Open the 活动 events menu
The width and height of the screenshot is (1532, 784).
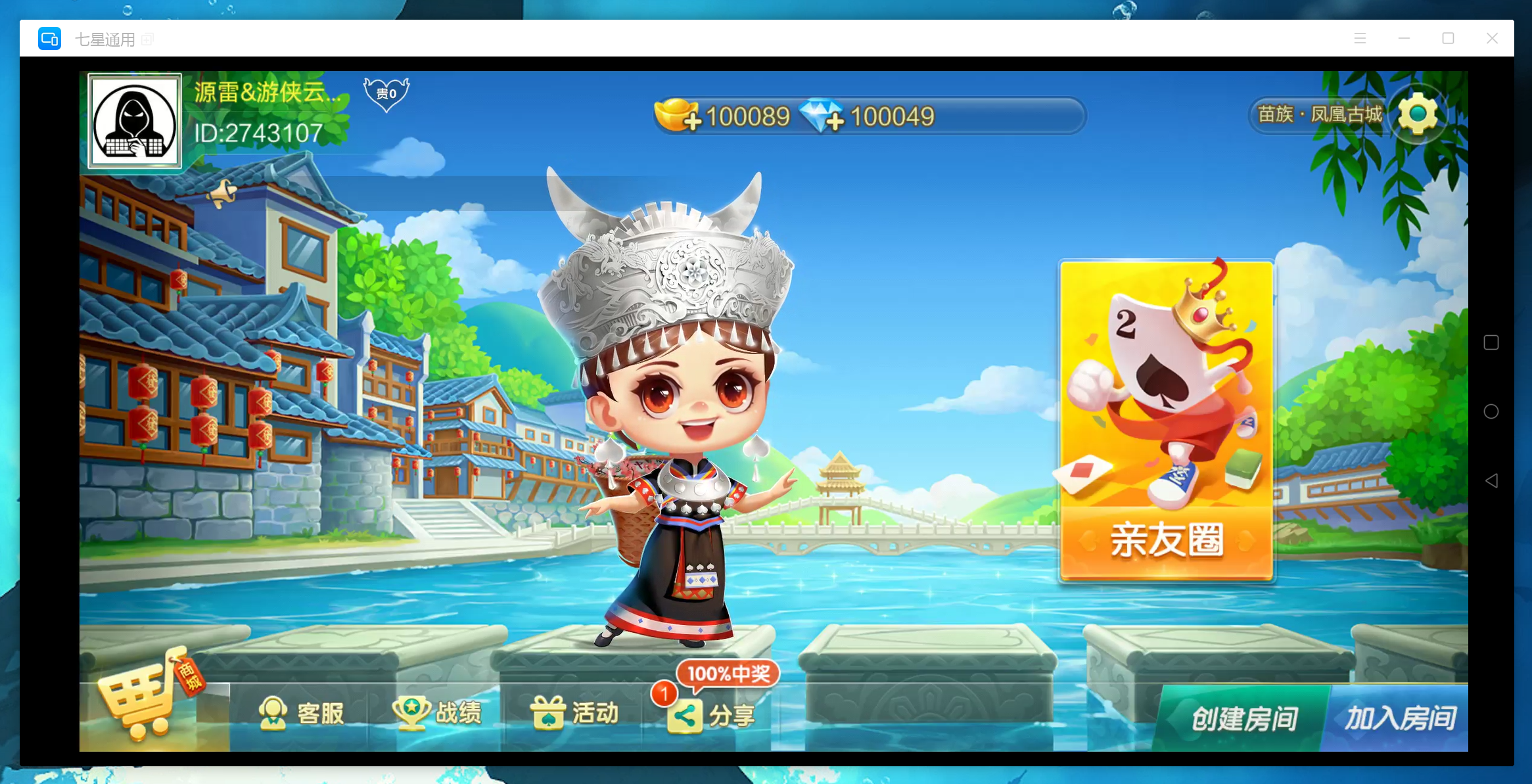(575, 713)
